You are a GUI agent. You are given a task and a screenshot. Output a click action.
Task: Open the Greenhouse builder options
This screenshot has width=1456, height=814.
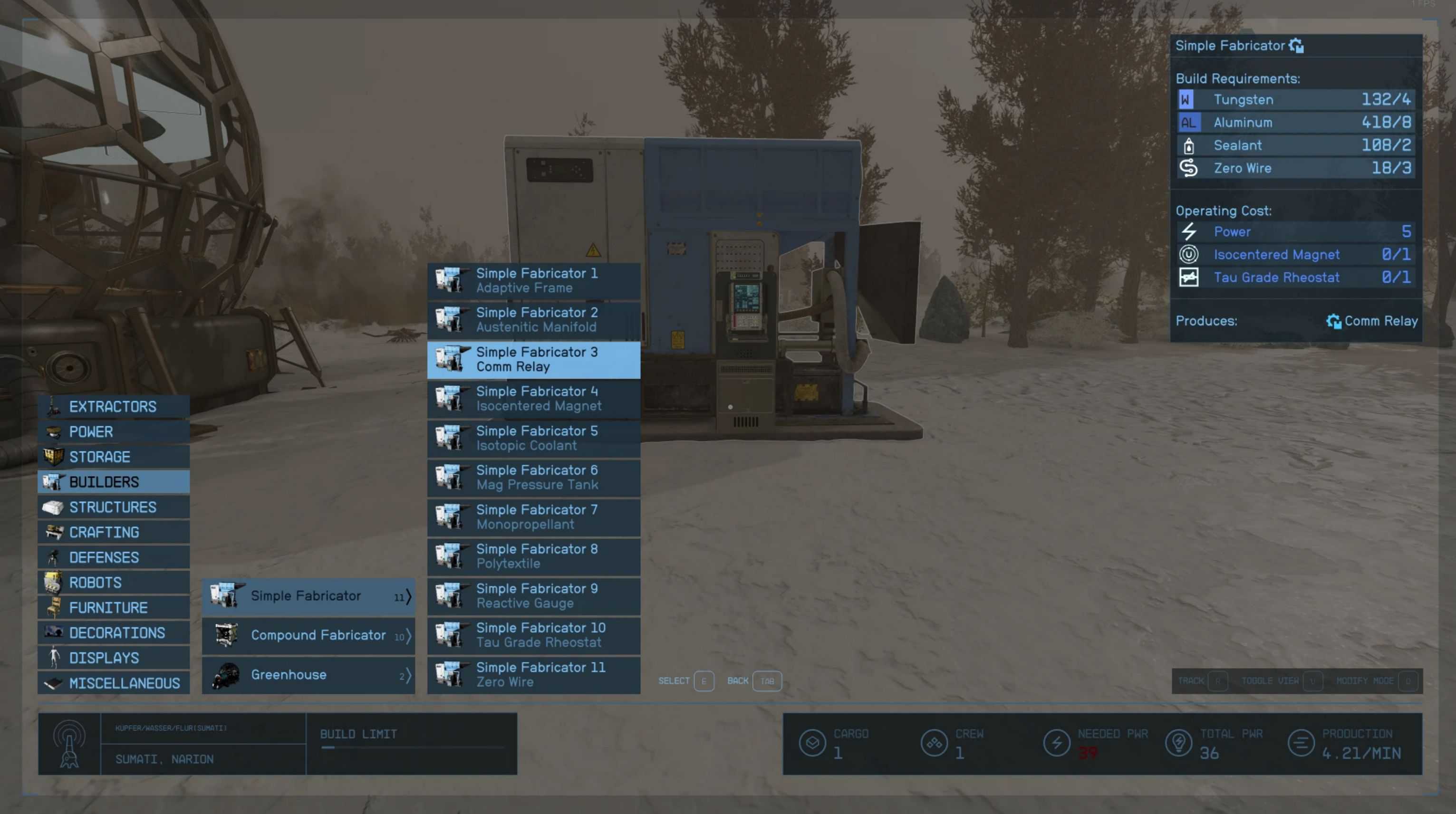click(308, 675)
